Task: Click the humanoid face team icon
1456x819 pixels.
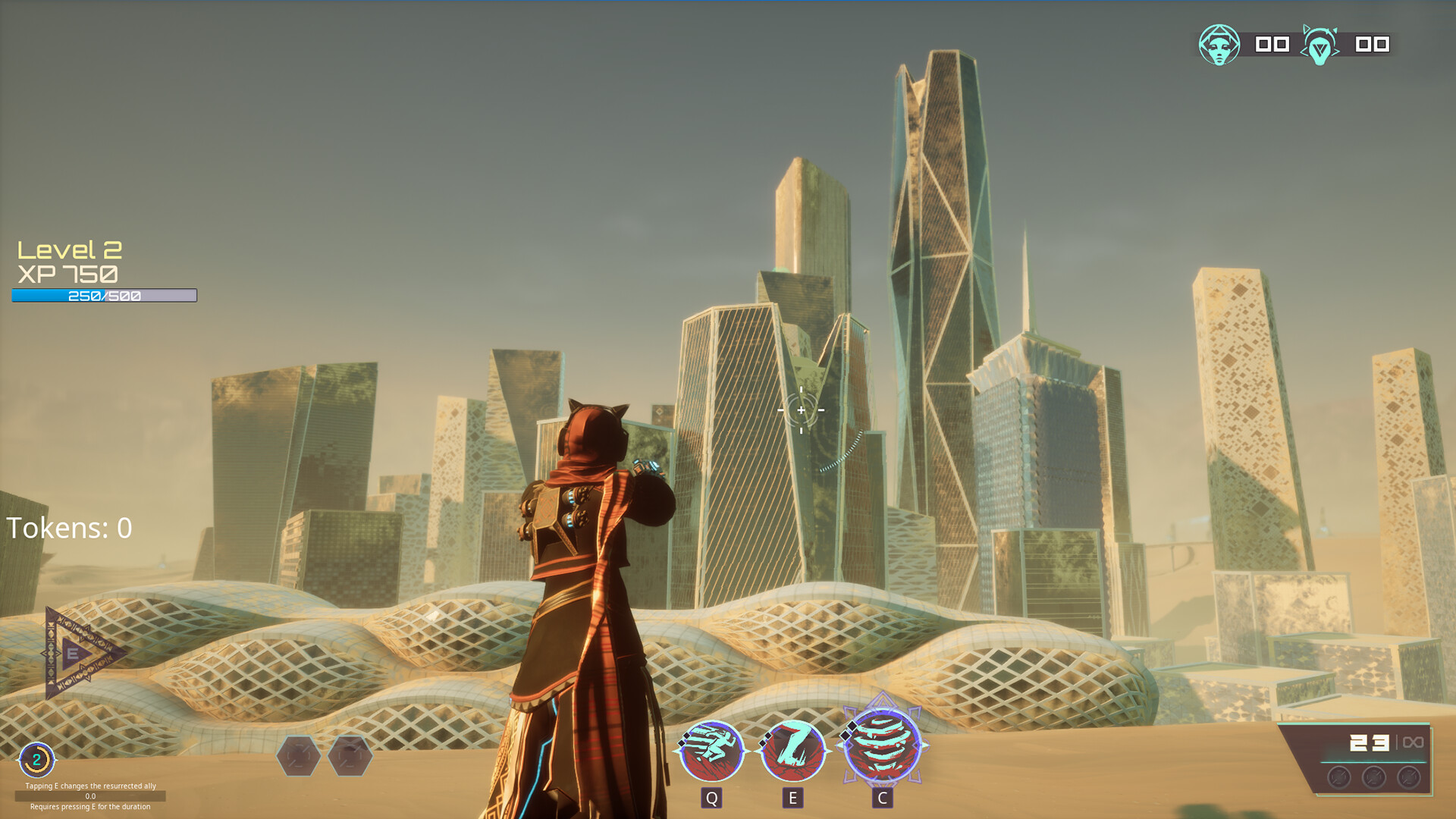Action: 1219,45
